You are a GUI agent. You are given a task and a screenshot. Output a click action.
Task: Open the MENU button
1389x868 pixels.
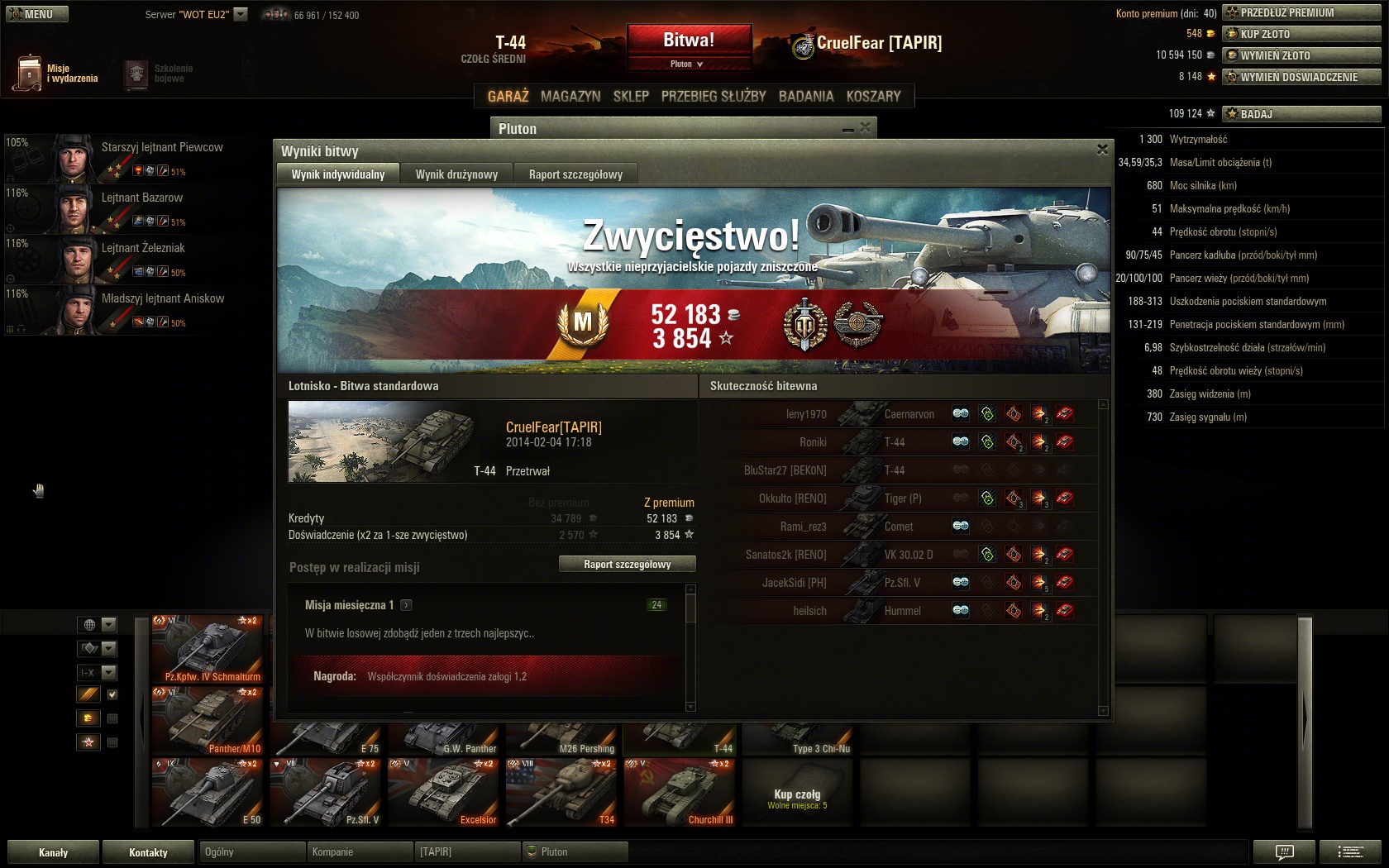tap(37, 14)
